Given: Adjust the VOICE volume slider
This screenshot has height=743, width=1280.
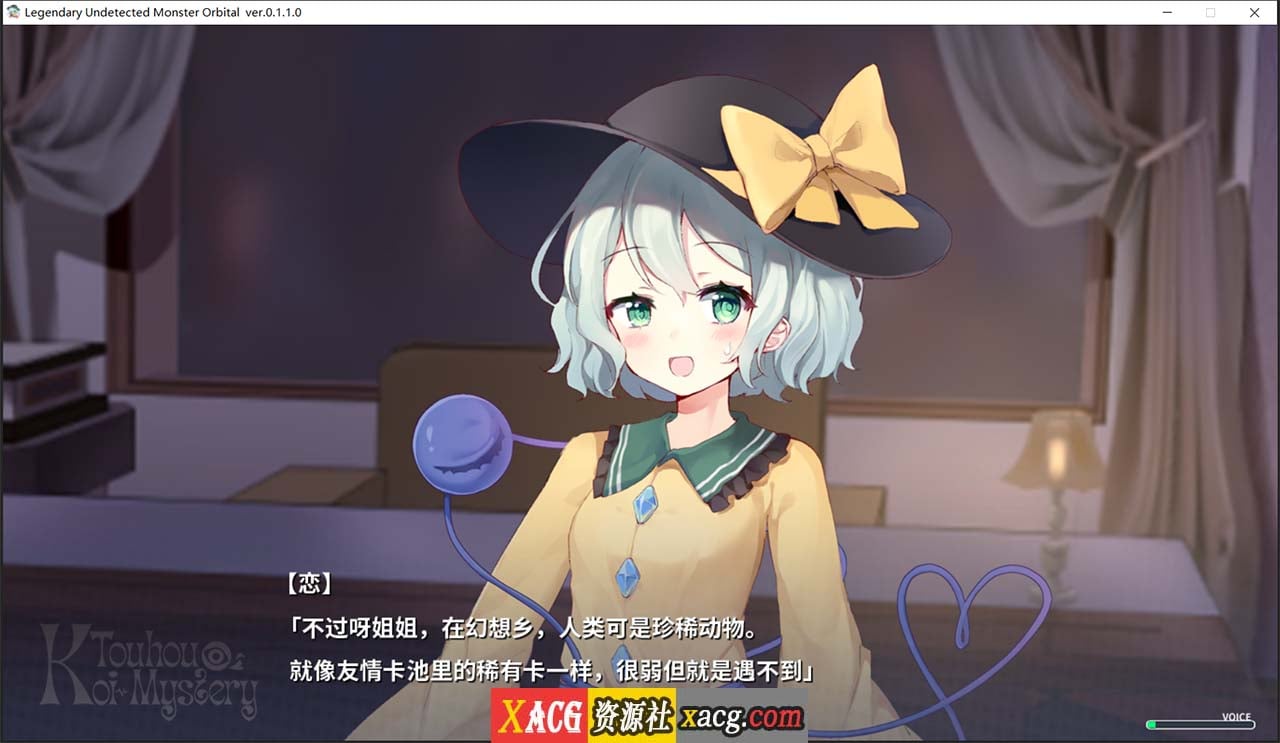Looking at the screenshot, I should (1200, 724).
